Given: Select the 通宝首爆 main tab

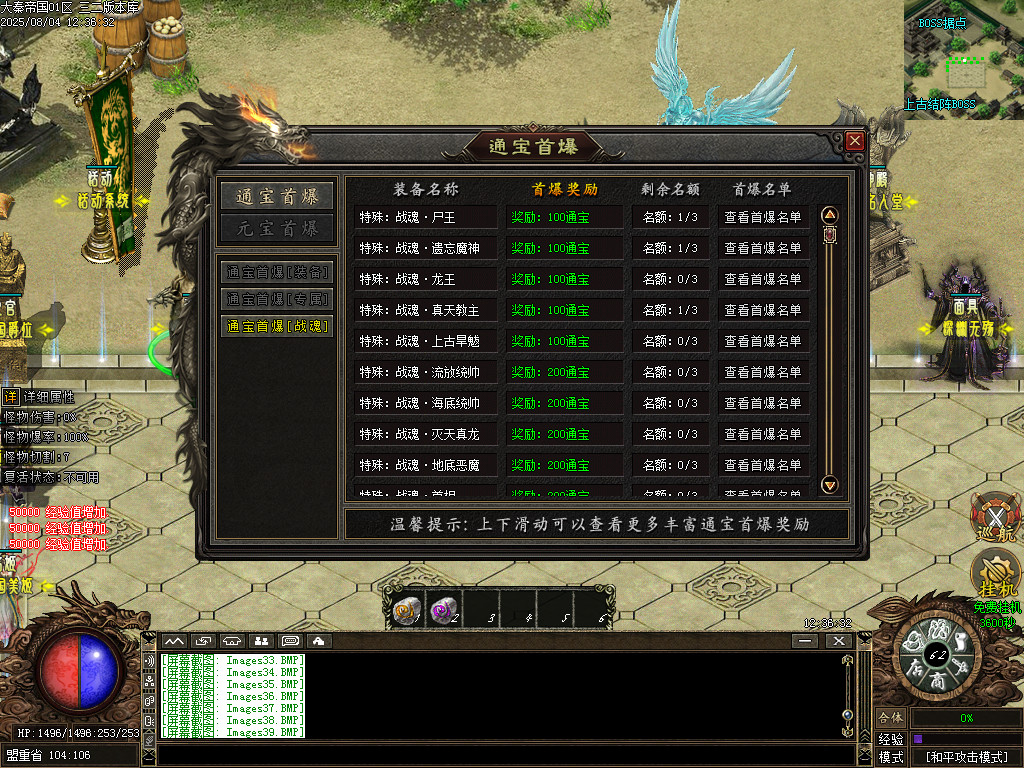Looking at the screenshot, I should coord(277,196).
